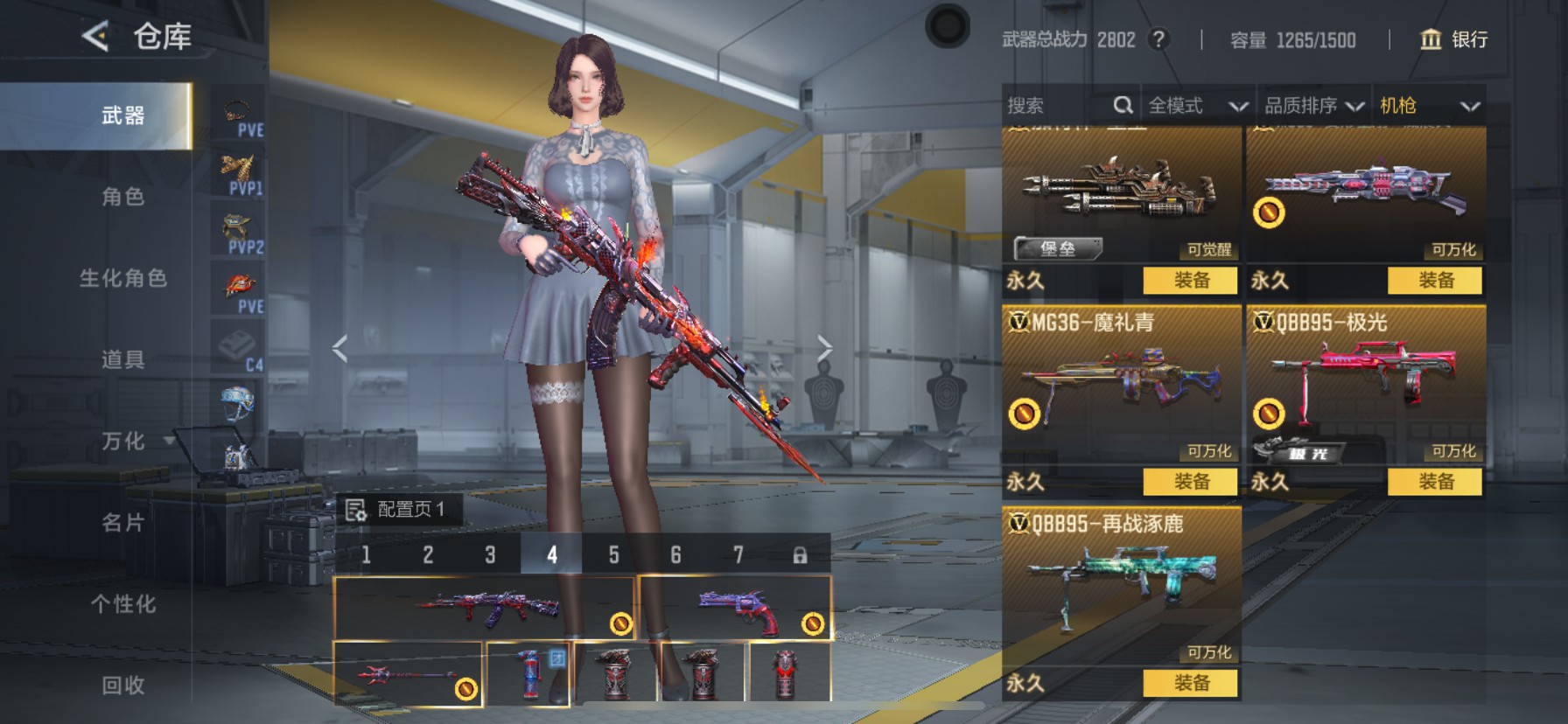Open the 银行 bank
Screen dimensions: 1568x724
click(1453, 39)
